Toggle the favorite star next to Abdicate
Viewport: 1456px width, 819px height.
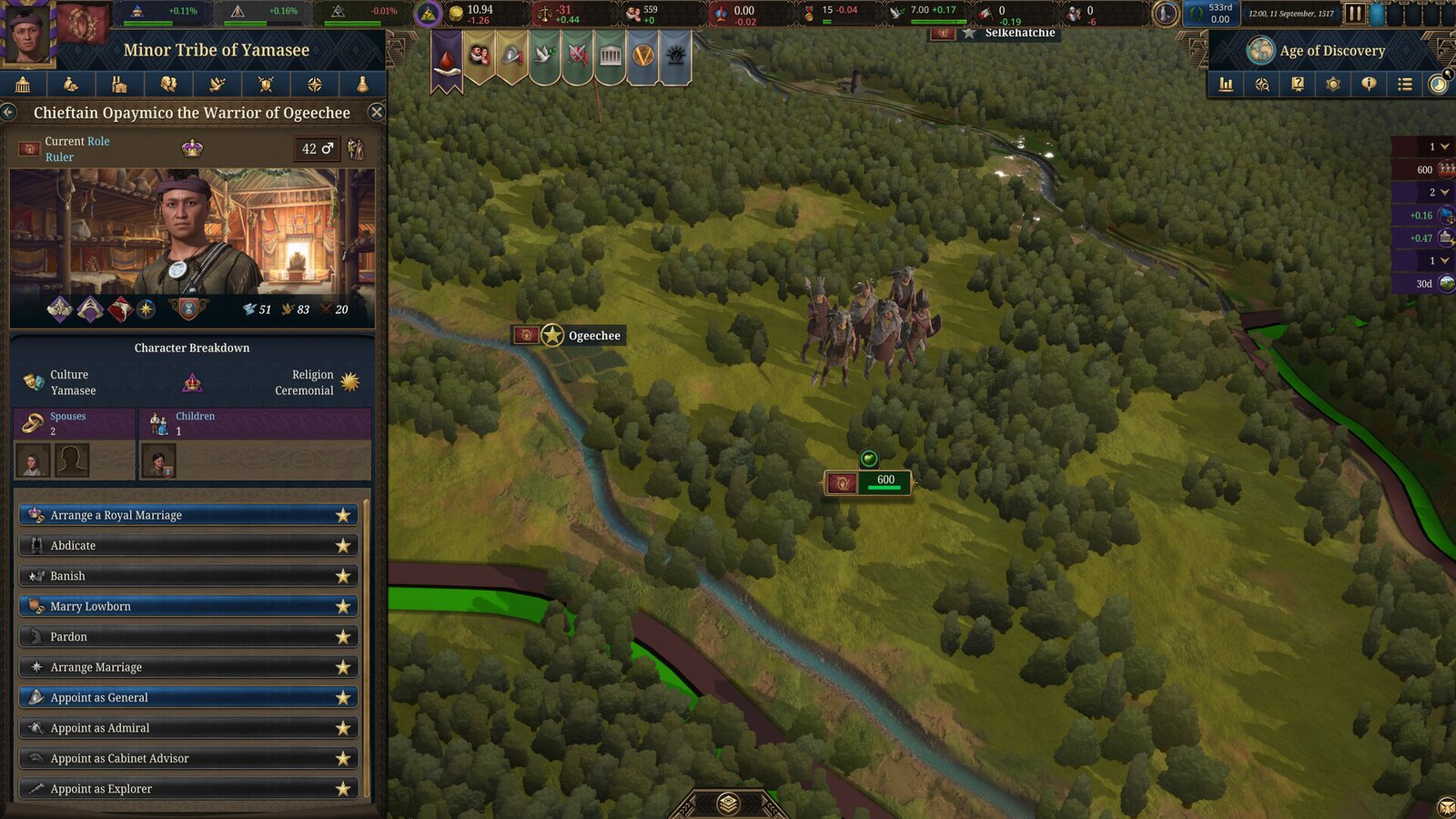click(x=343, y=545)
